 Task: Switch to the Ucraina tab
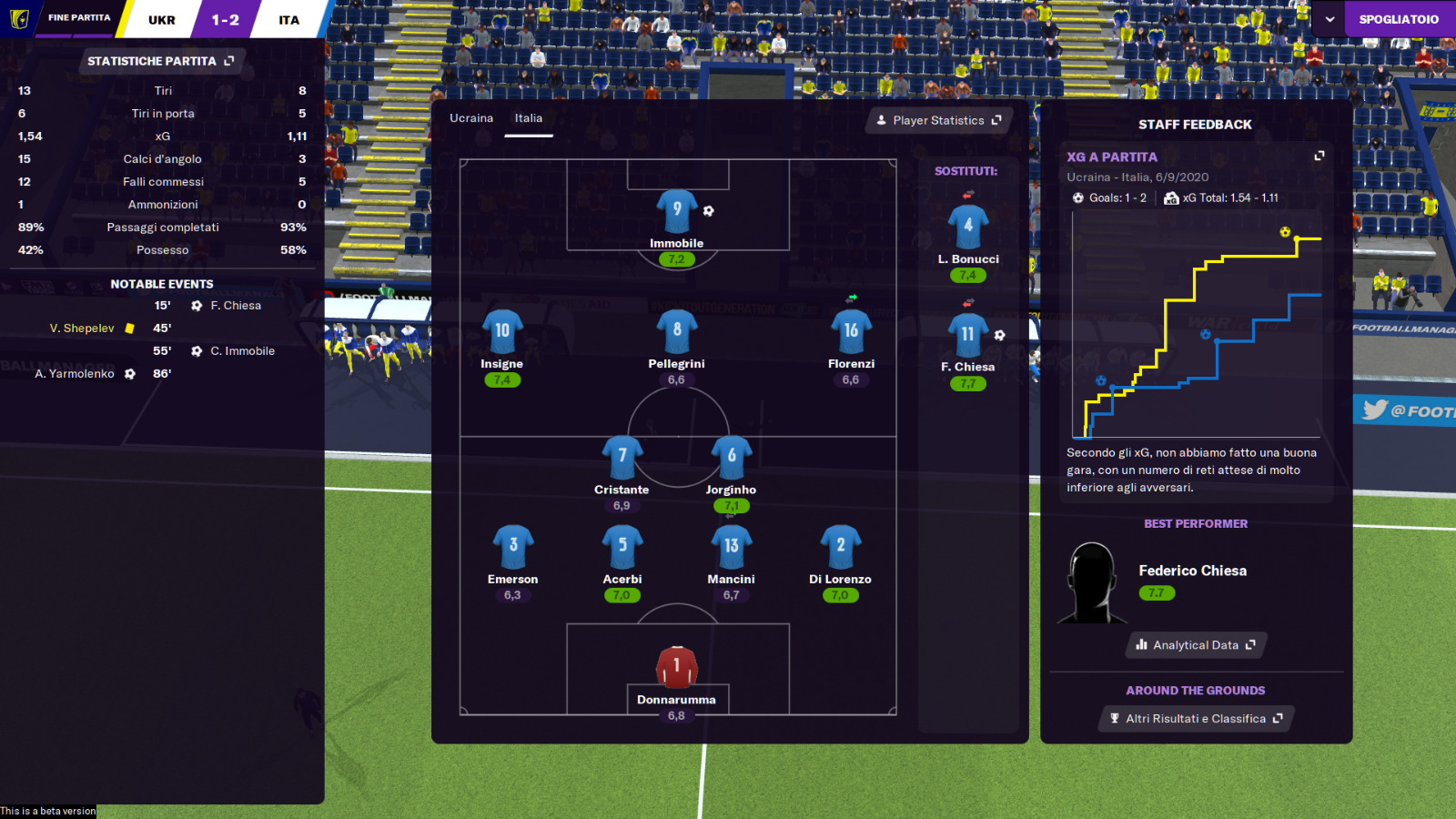470,117
